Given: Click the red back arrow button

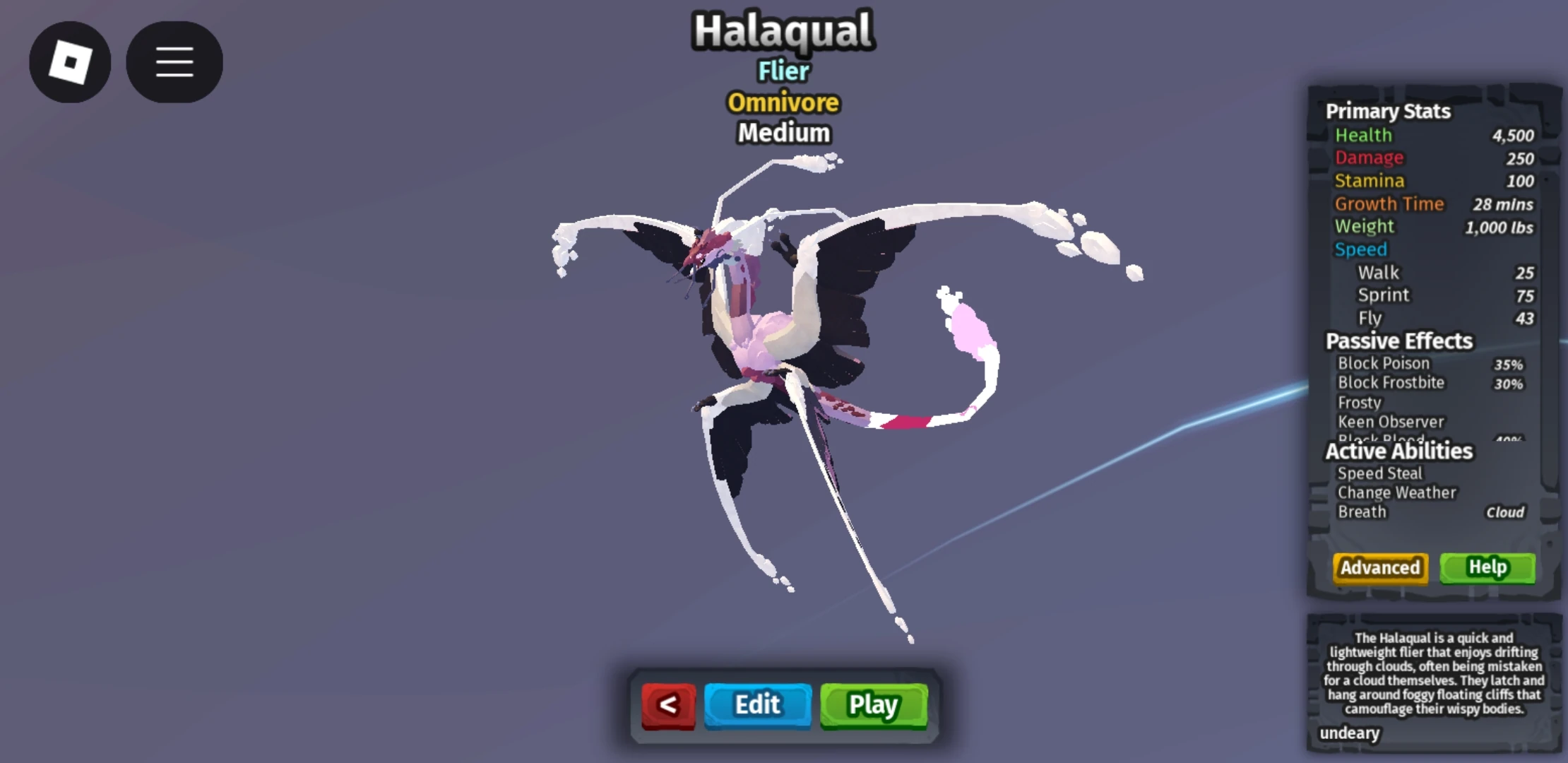Looking at the screenshot, I should coord(668,704).
